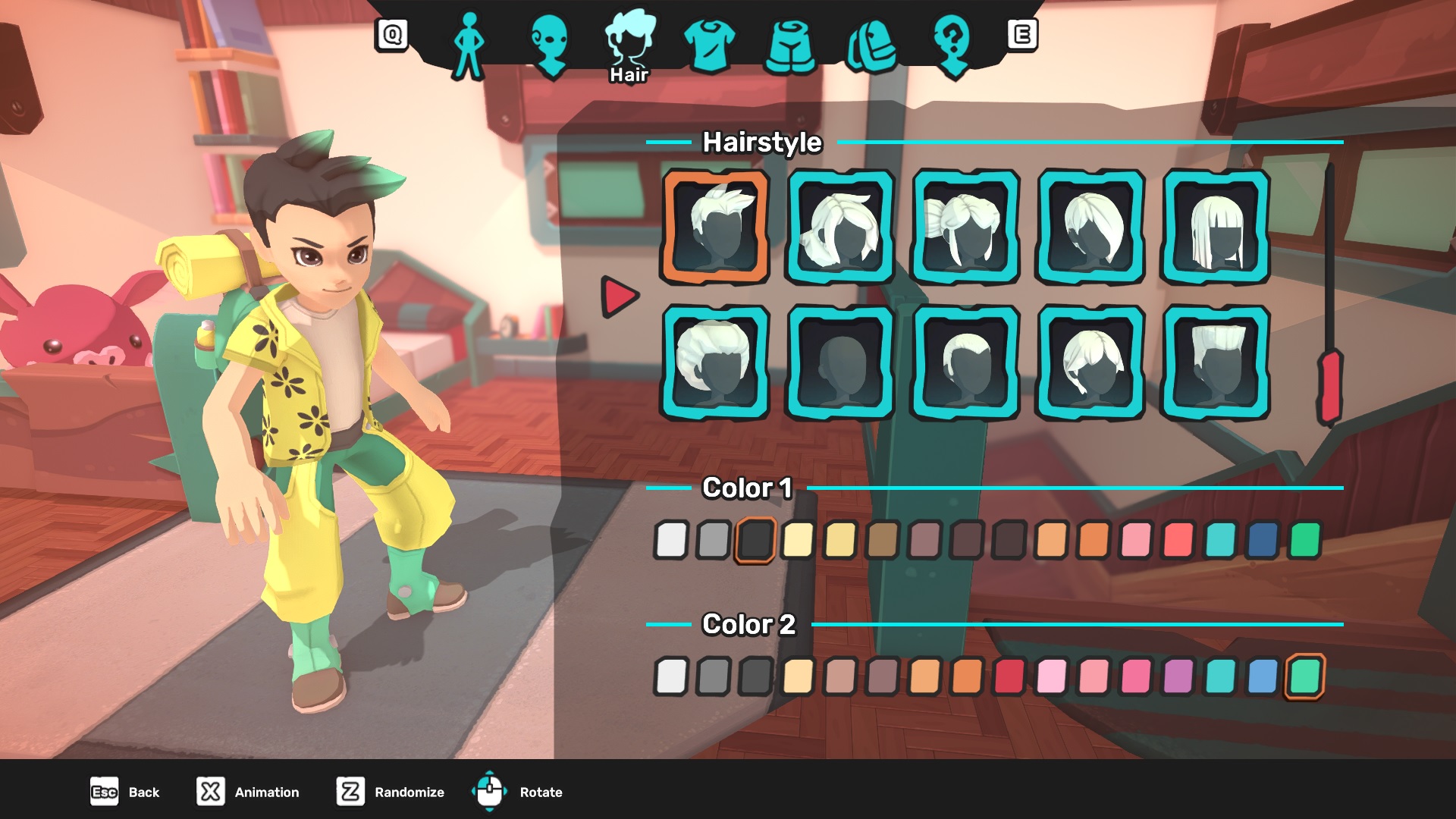Go back with the Back button
Image resolution: width=1456 pixels, height=819 pixels.
pyautogui.click(x=125, y=792)
